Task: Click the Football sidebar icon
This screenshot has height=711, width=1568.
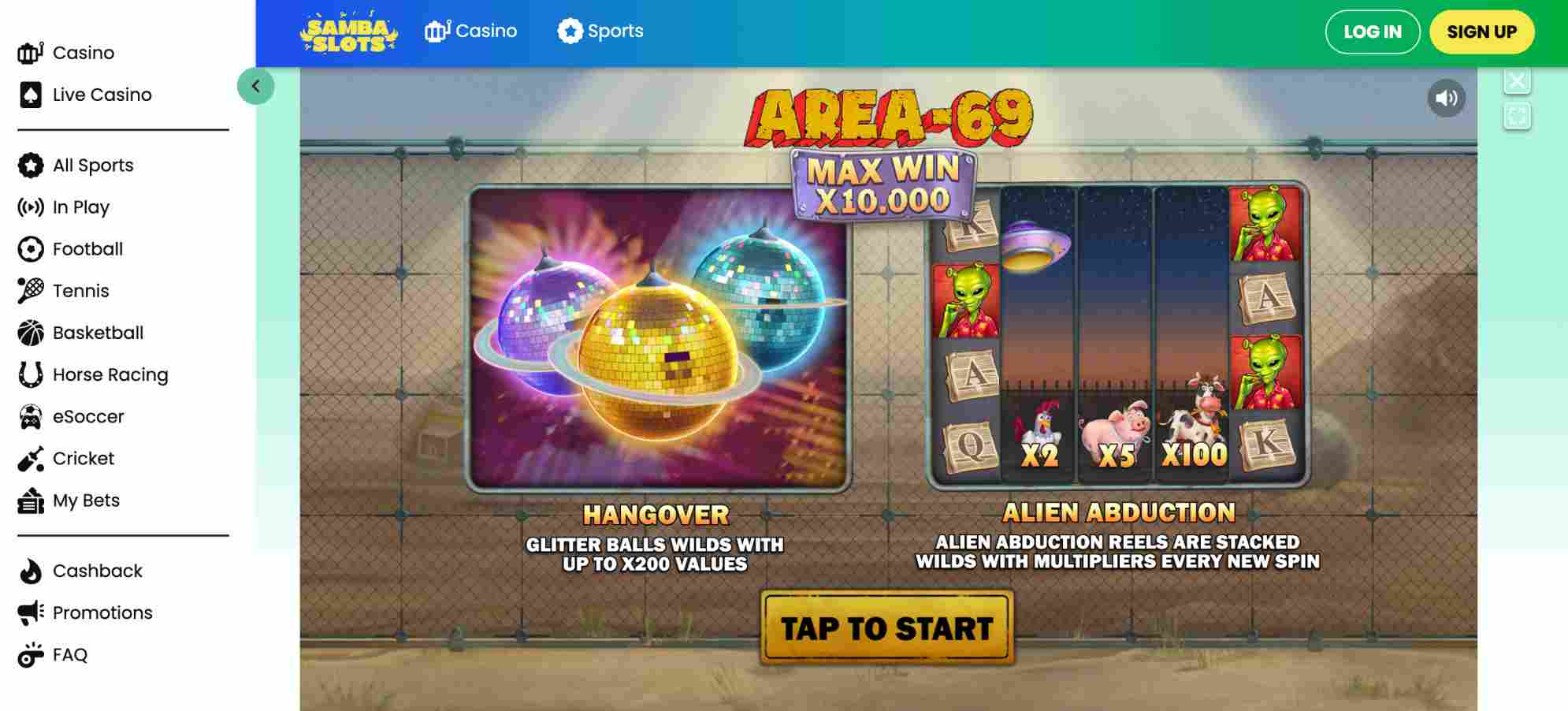Action: [29, 248]
